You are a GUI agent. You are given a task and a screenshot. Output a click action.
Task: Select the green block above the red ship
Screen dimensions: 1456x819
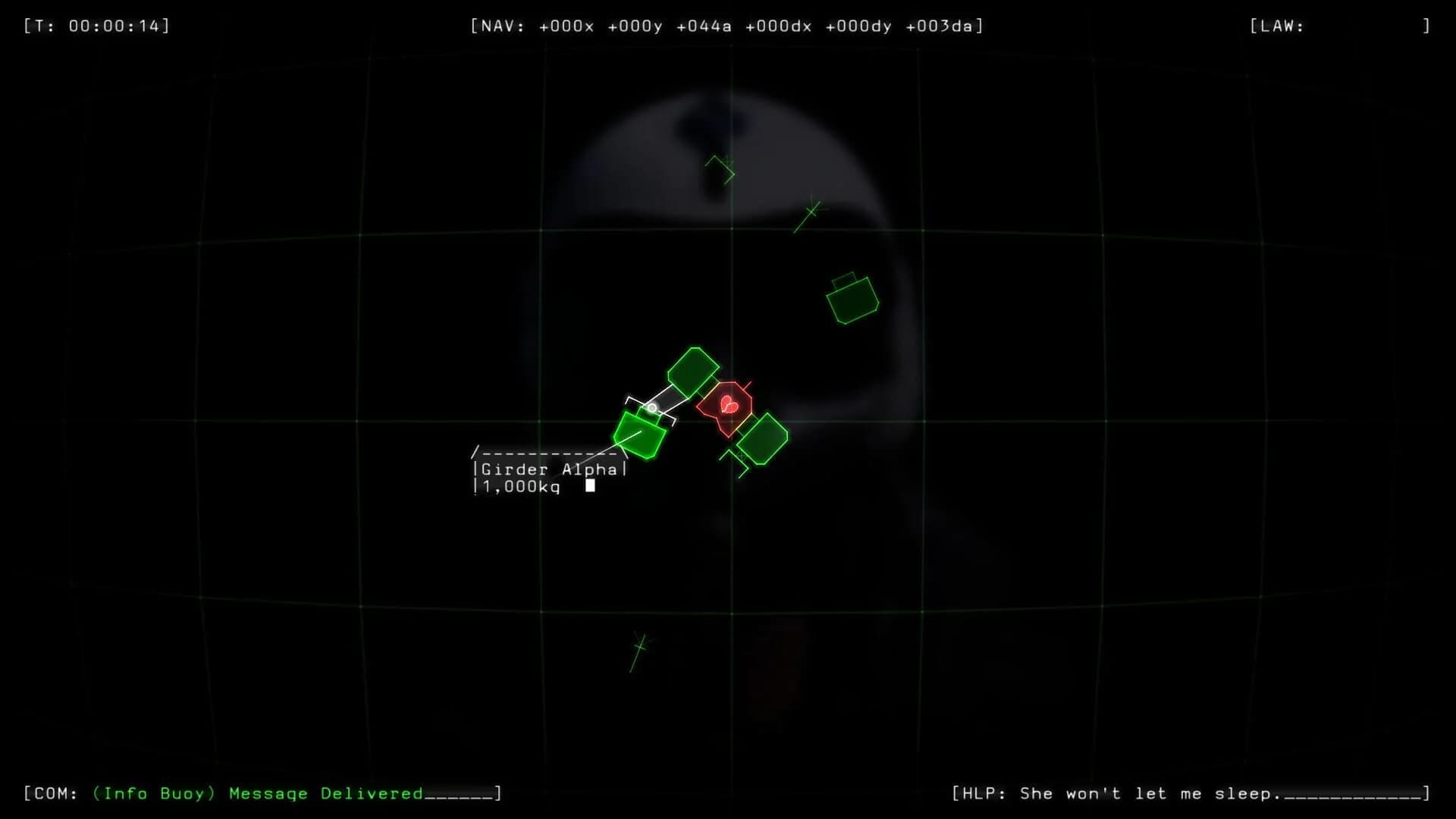[691, 372]
